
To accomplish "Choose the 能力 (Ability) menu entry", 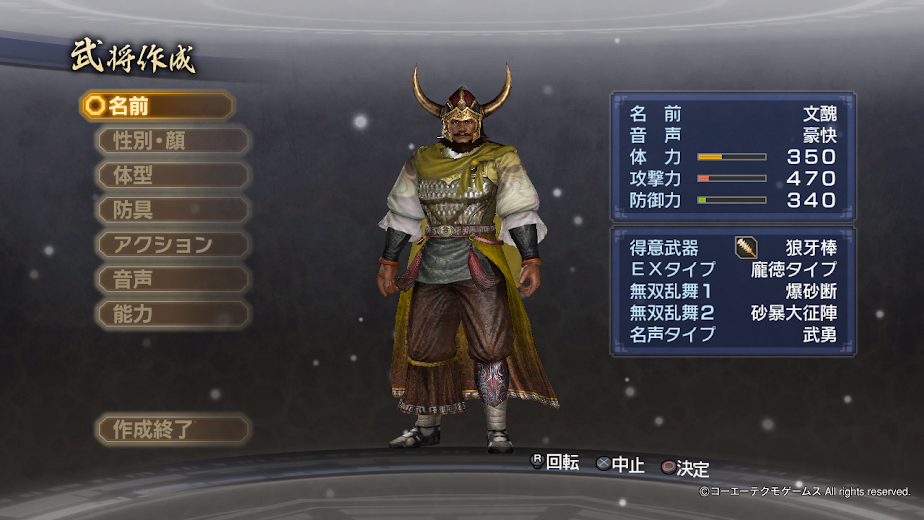I will click(x=171, y=314).
